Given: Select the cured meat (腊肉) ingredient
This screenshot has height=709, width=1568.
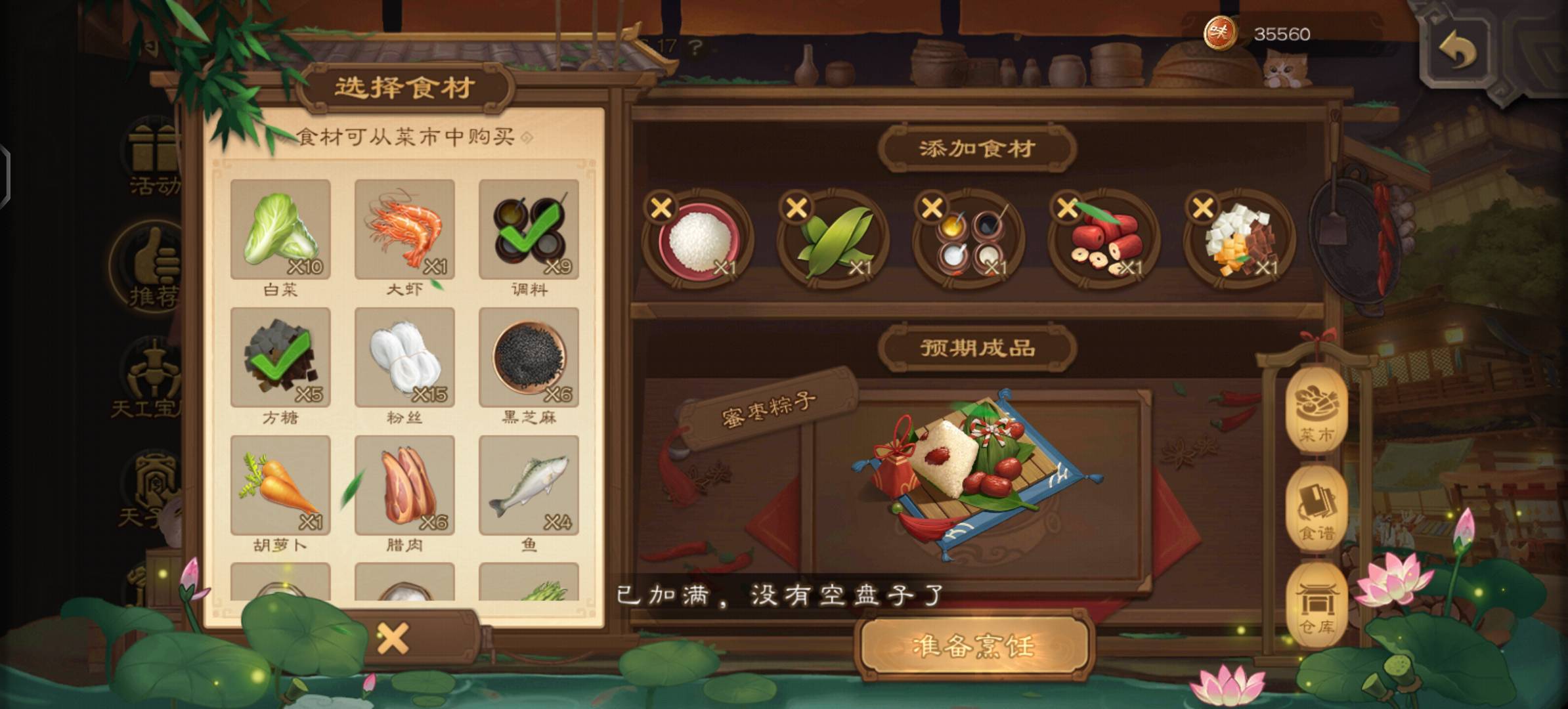Looking at the screenshot, I should [x=404, y=485].
